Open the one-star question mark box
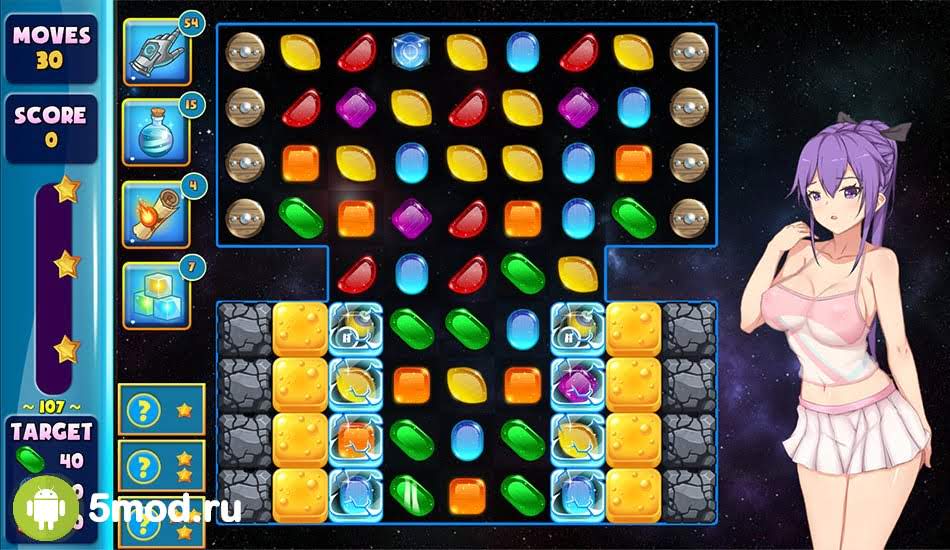Screen dimensions: 950x550 [161, 410]
